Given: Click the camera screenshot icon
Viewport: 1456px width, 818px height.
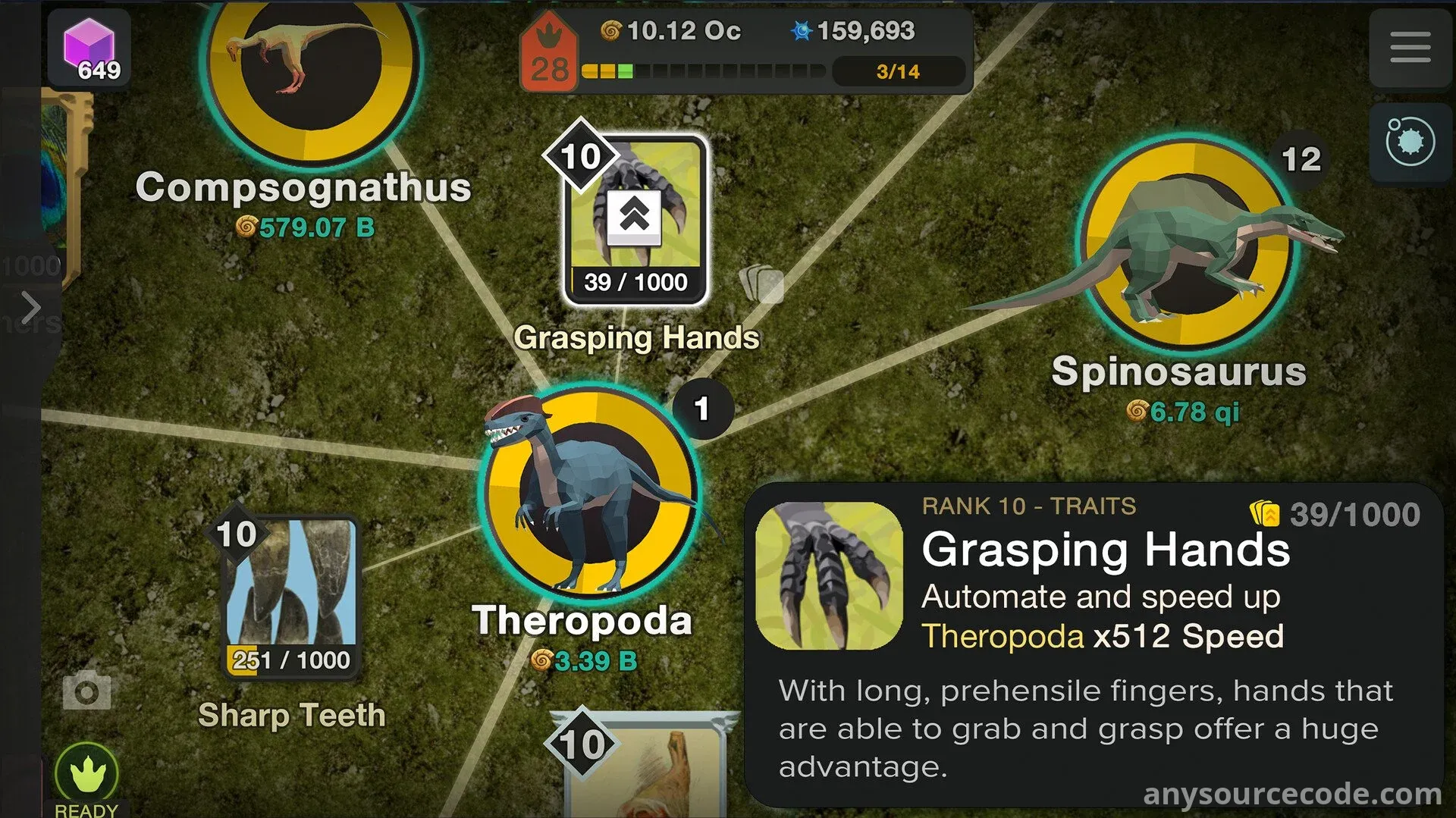Looking at the screenshot, I should pos(86,691).
